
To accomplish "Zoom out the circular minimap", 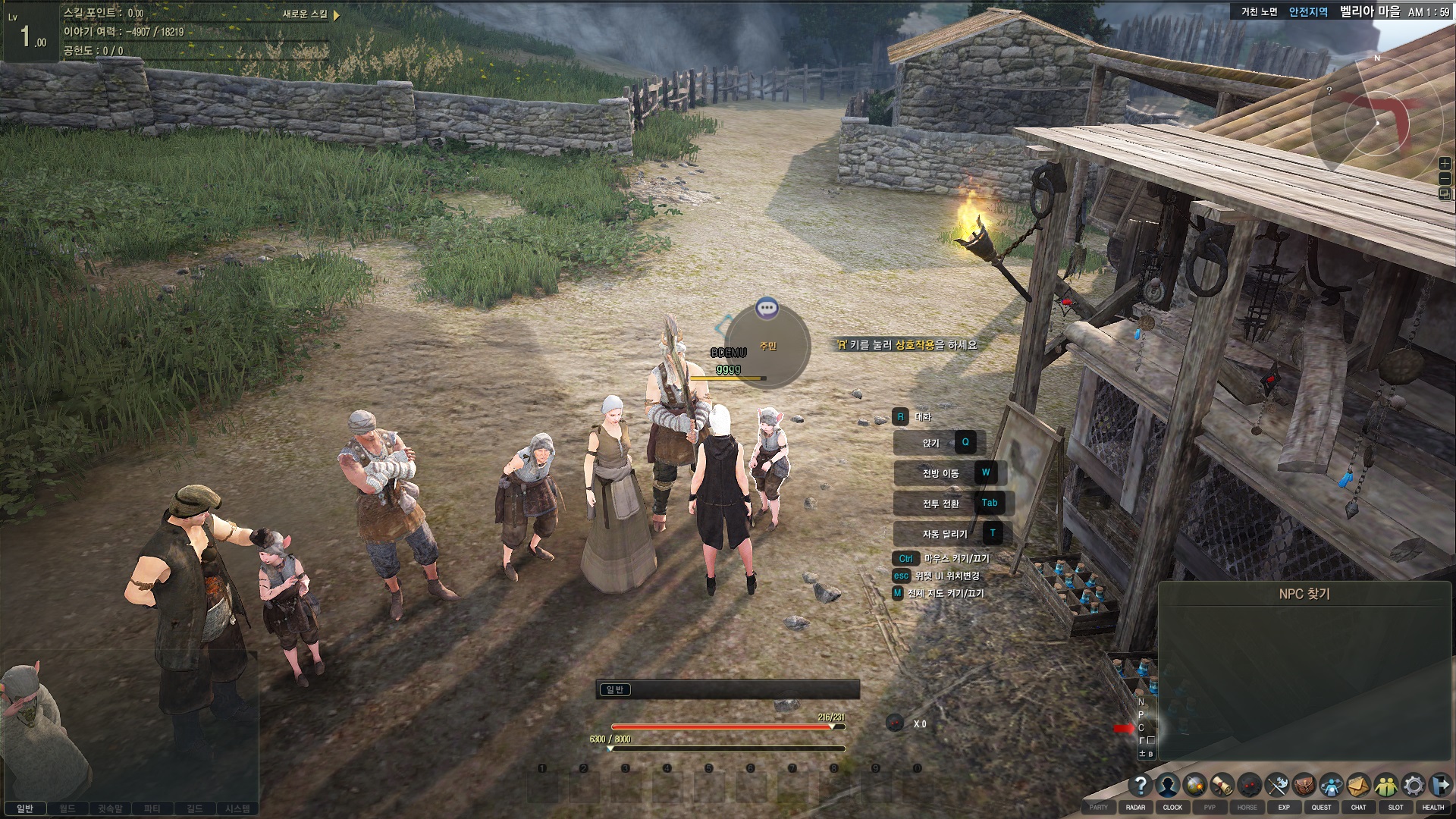I will pyautogui.click(x=1445, y=179).
